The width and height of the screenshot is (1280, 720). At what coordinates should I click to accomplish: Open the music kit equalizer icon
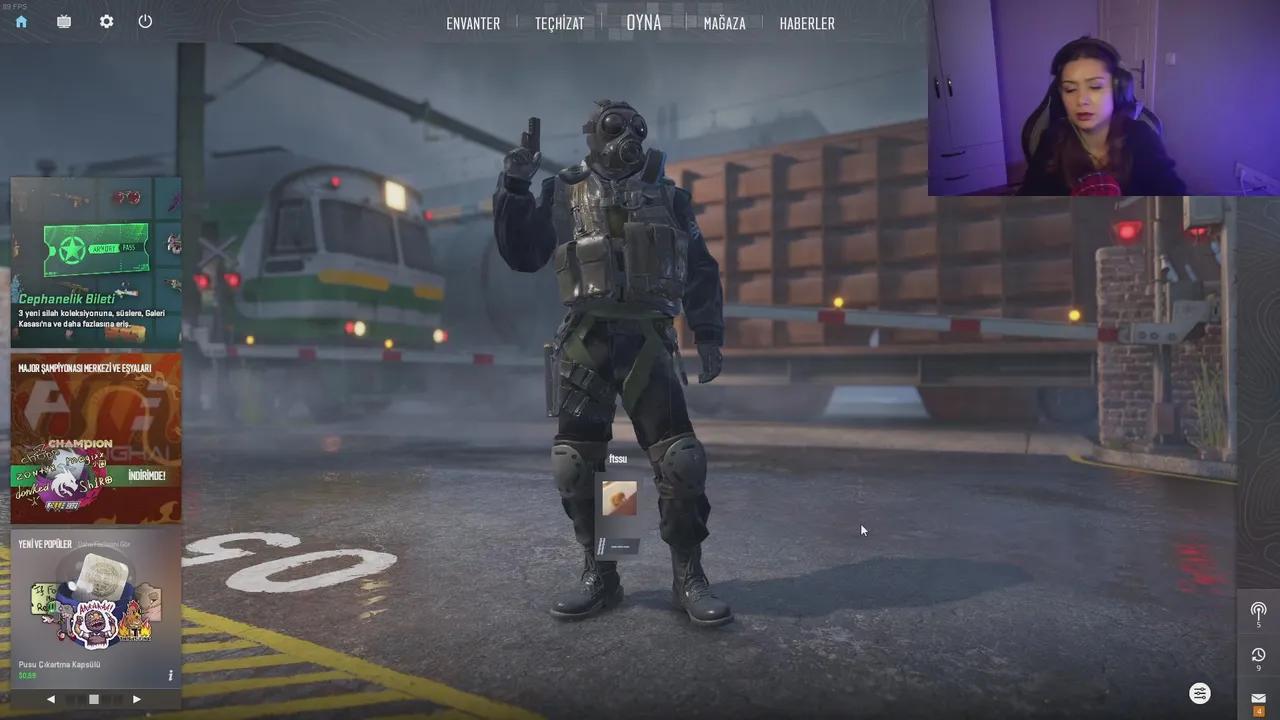(x=1199, y=693)
